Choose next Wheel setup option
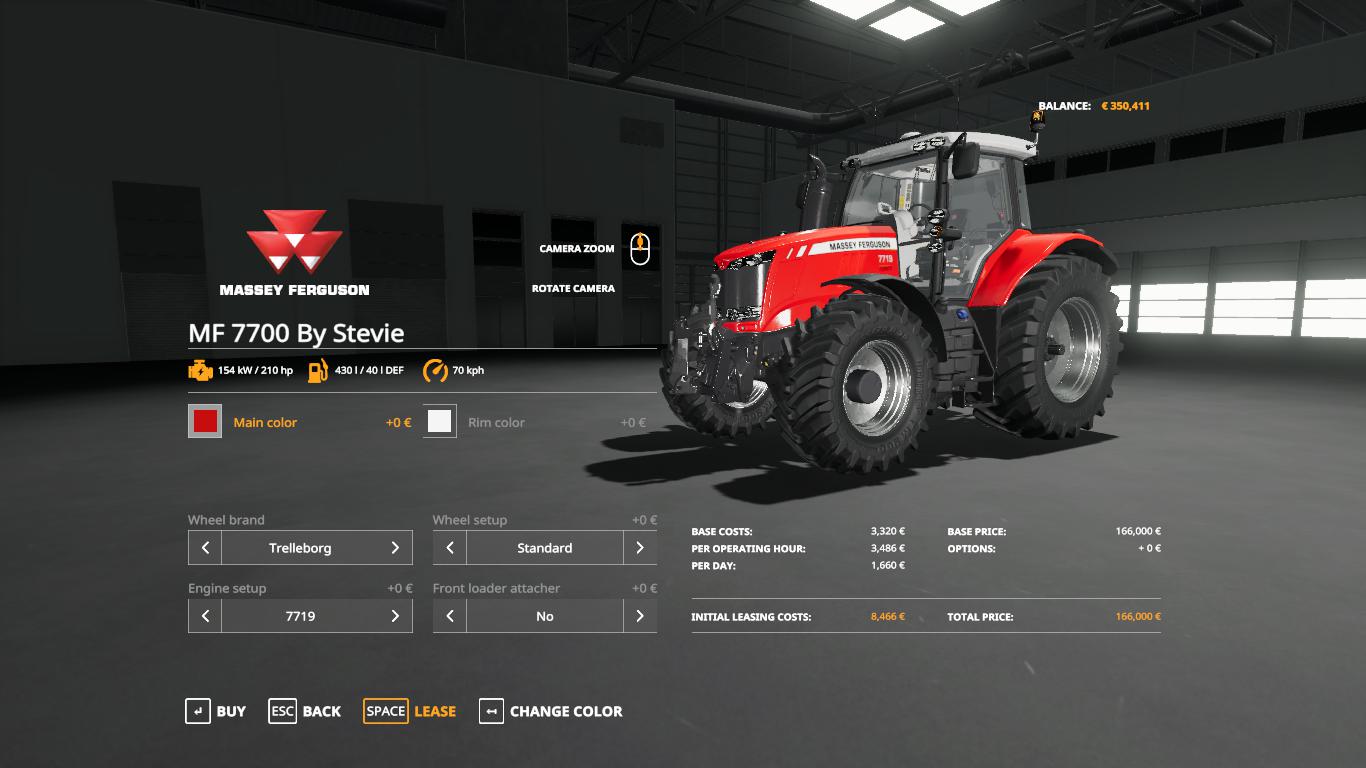 tap(640, 548)
